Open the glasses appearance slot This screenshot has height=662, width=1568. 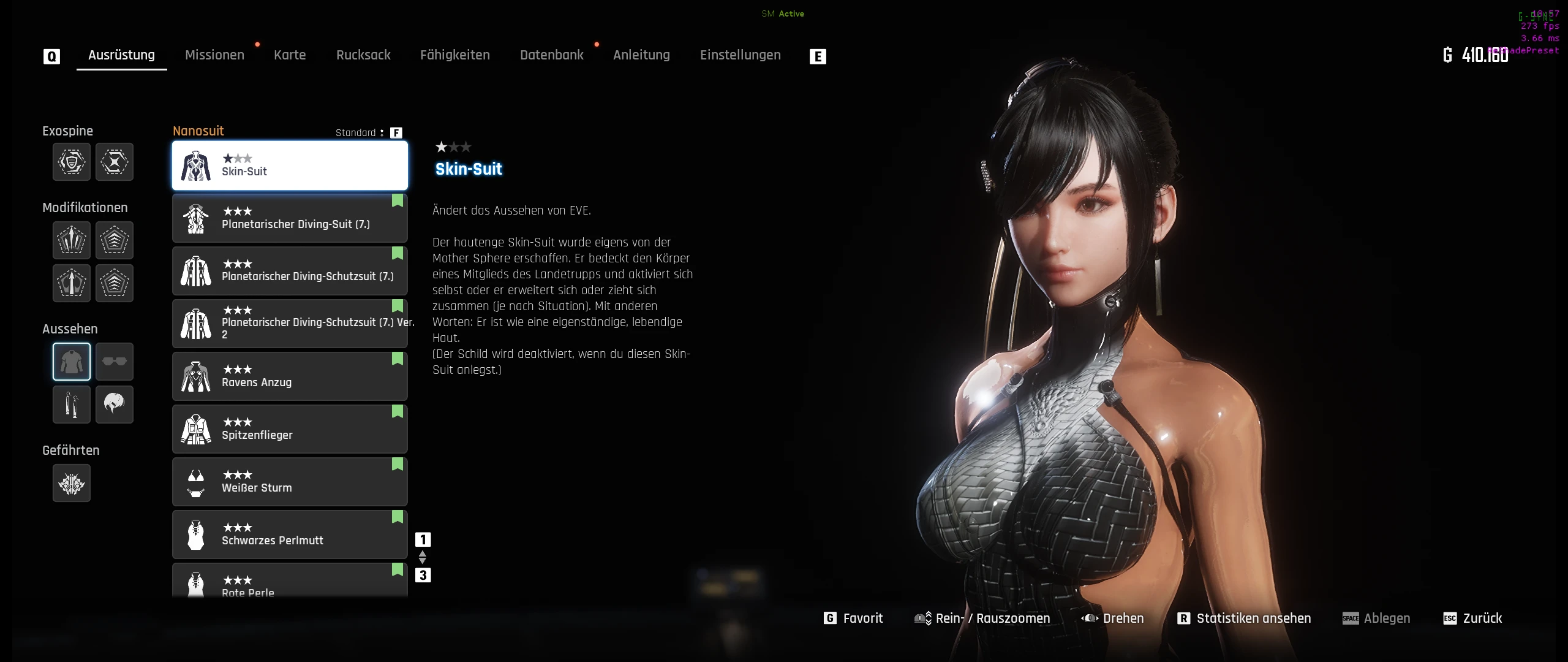click(x=115, y=362)
